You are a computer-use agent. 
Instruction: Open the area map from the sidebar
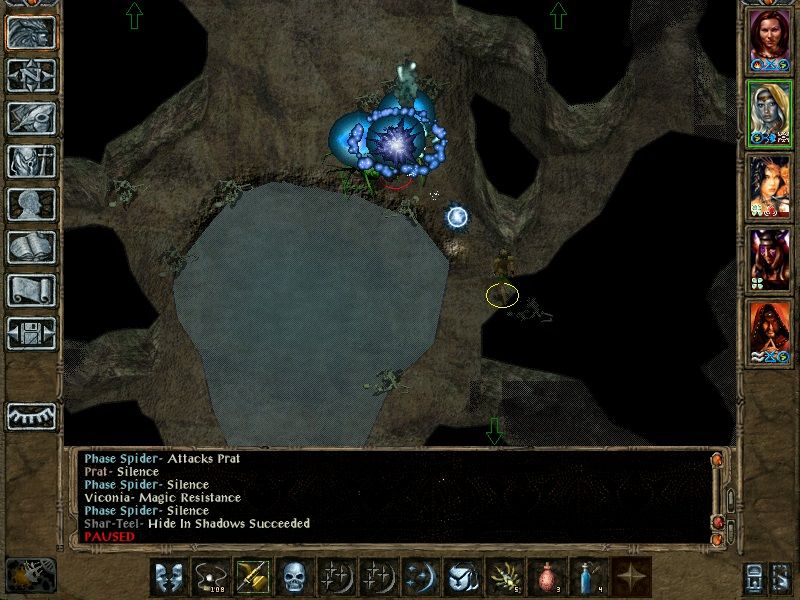click(x=31, y=74)
